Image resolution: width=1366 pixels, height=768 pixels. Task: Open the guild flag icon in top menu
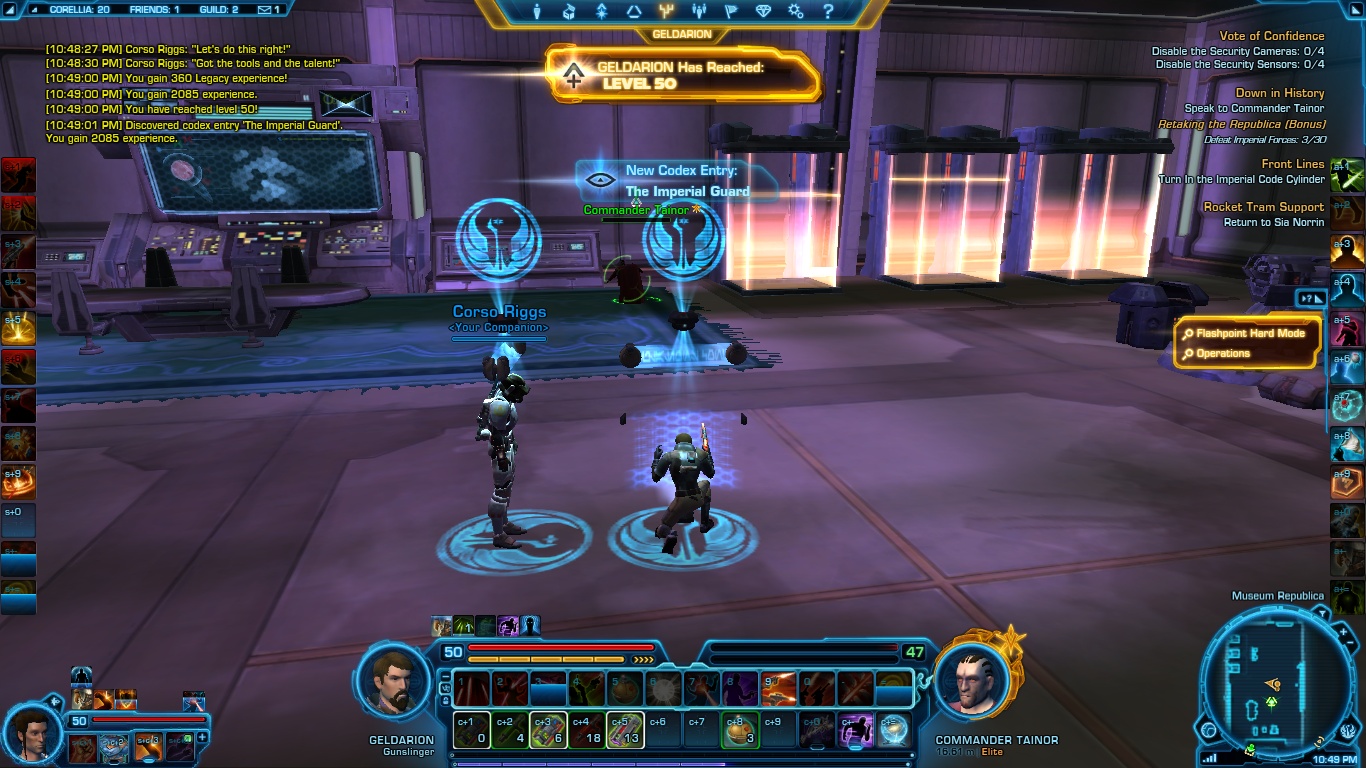[730, 12]
